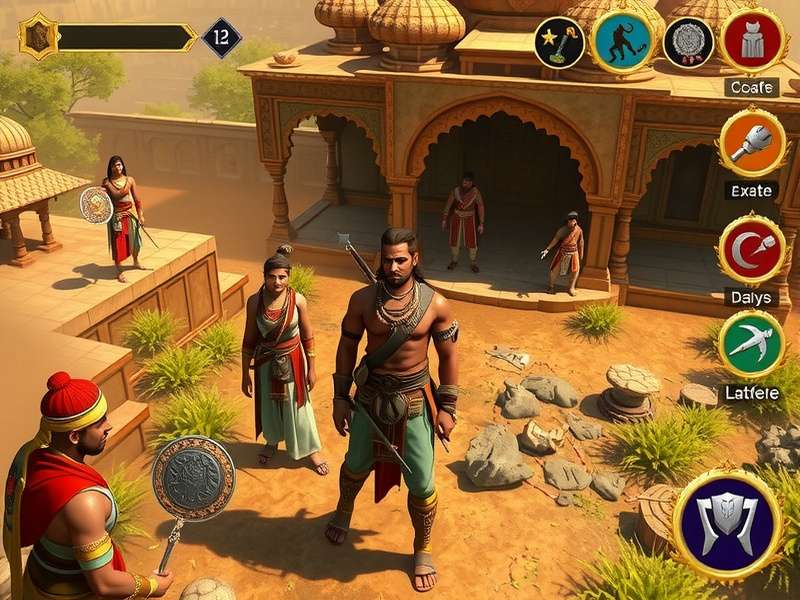The image size is (800, 600).
Task: Select the star and hammer icon
Action: (x=559, y=42)
